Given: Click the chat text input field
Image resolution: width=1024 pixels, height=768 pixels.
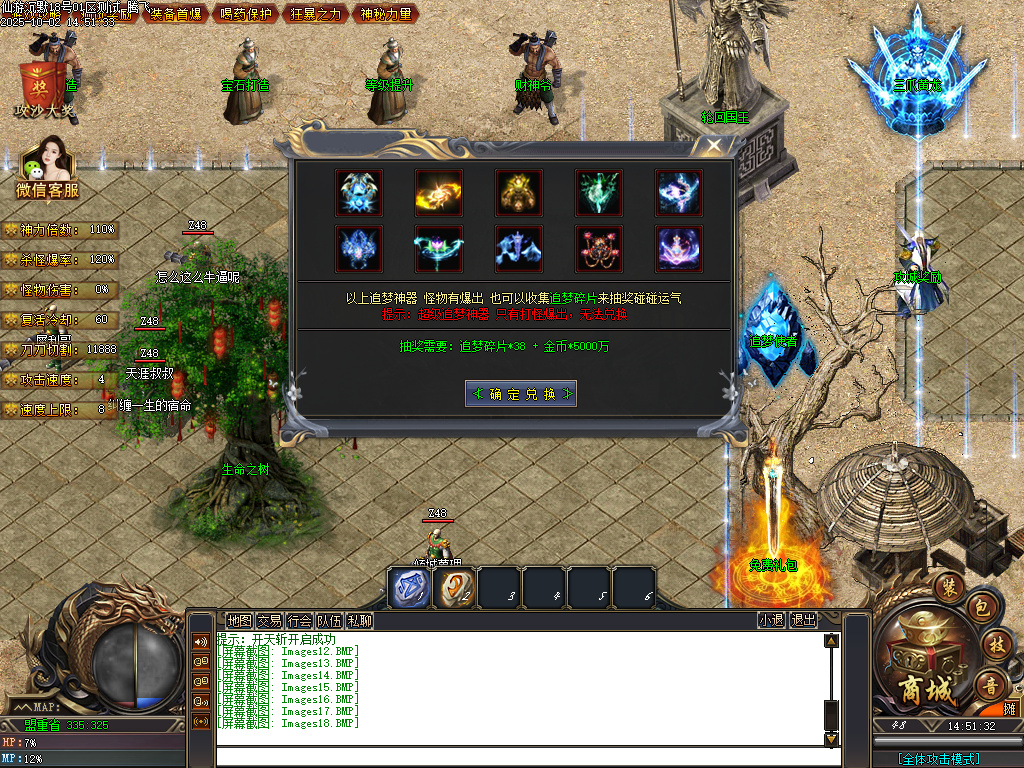Looking at the screenshot, I should [520, 757].
